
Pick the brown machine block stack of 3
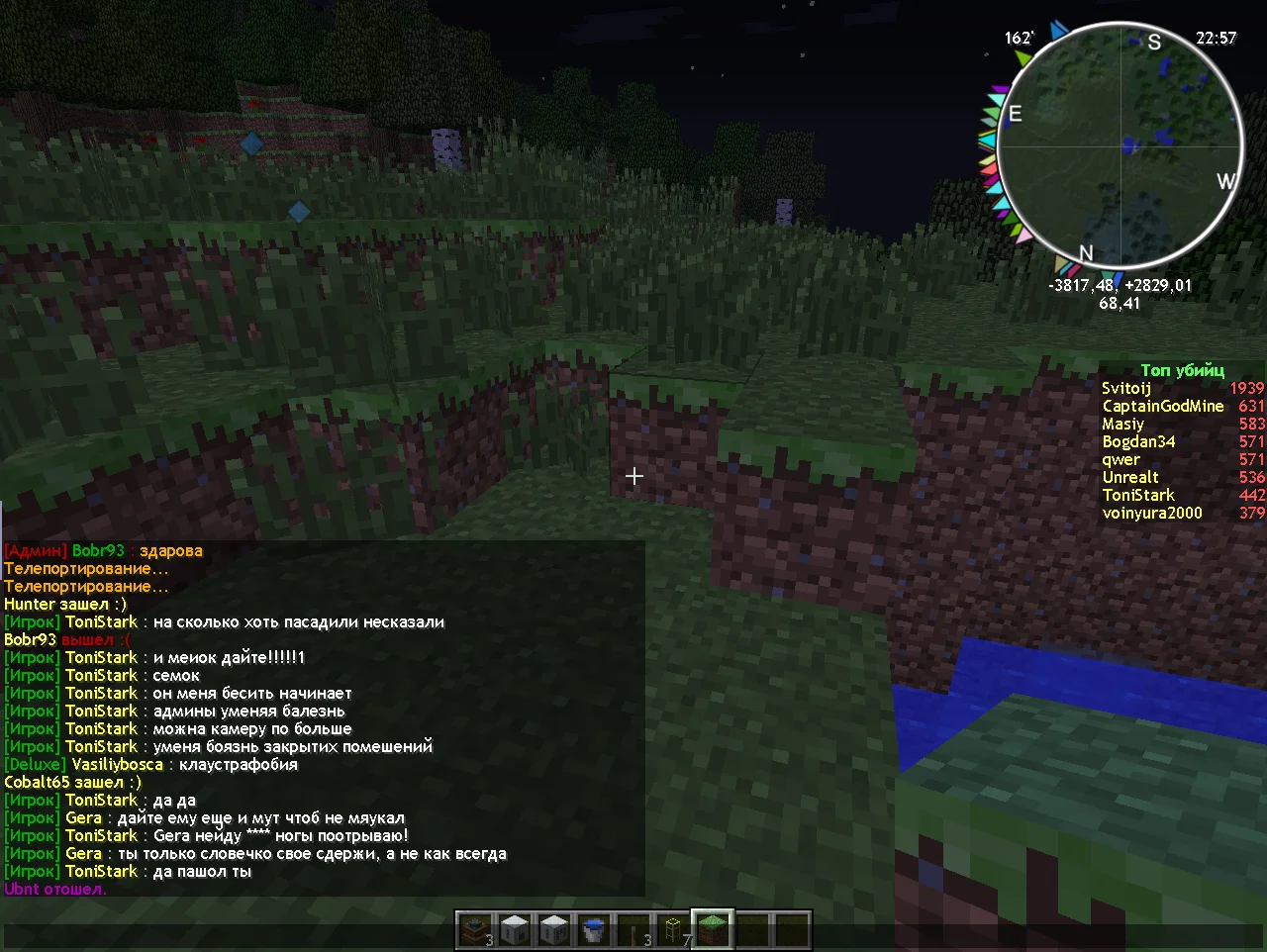[x=475, y=930]
